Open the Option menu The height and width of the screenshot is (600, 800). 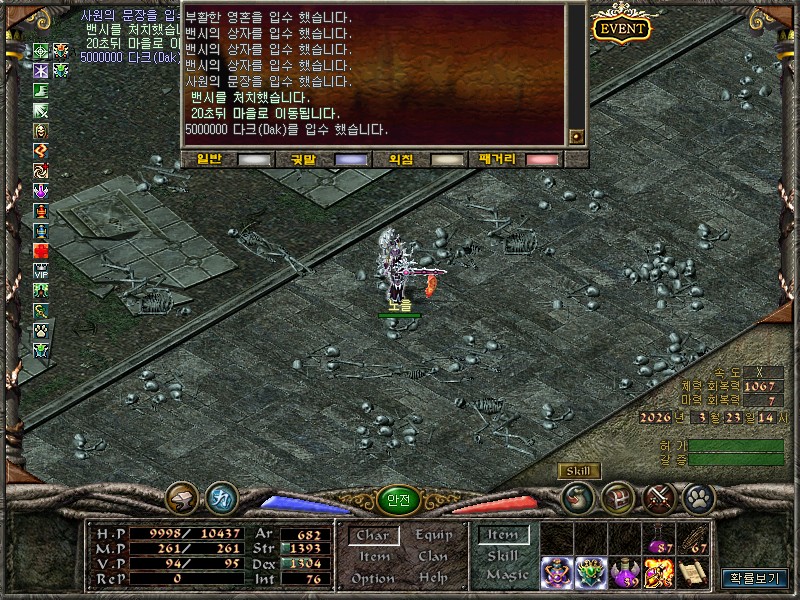[372, 579]
